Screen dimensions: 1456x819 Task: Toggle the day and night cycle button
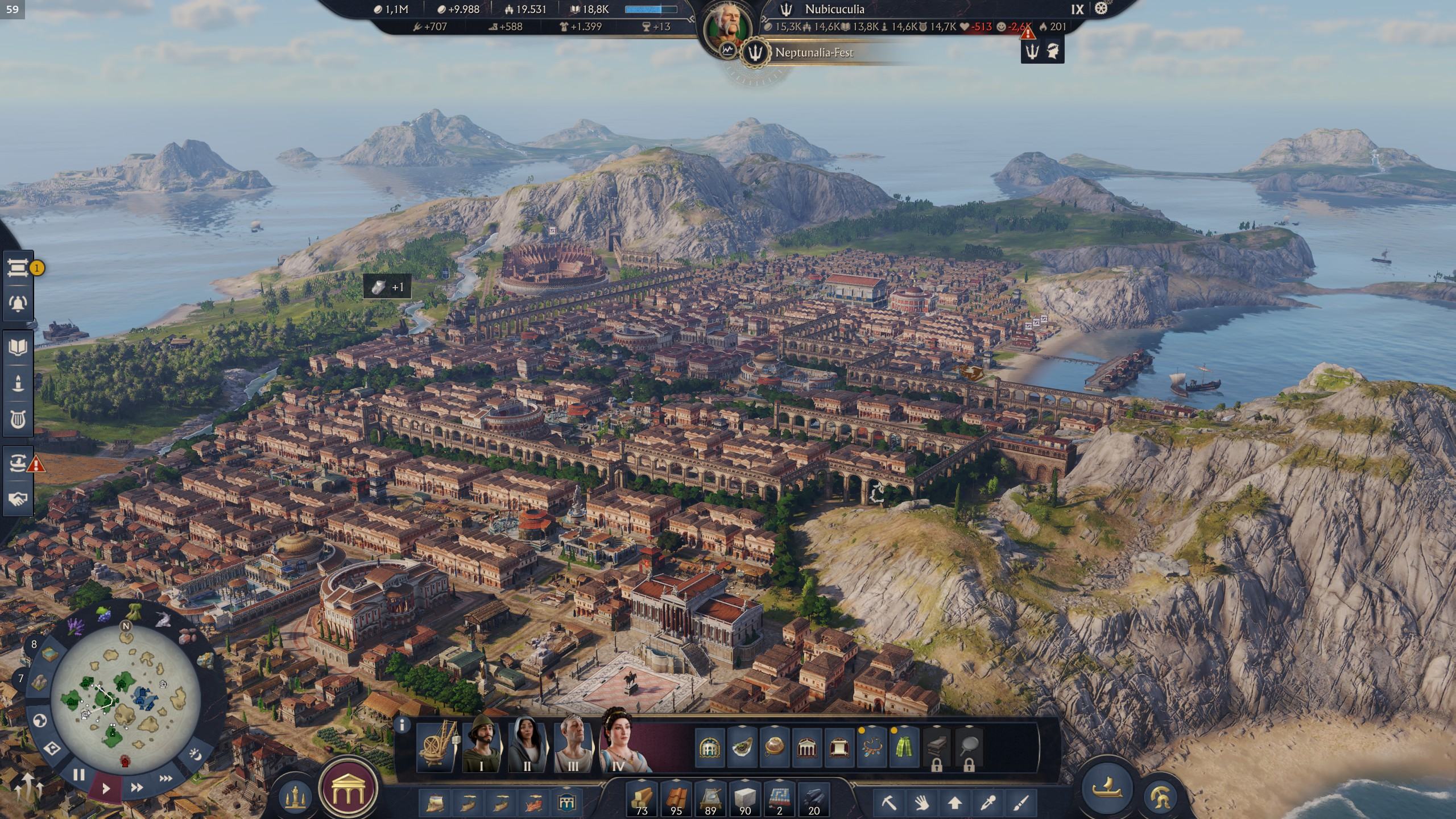(195, 755)
